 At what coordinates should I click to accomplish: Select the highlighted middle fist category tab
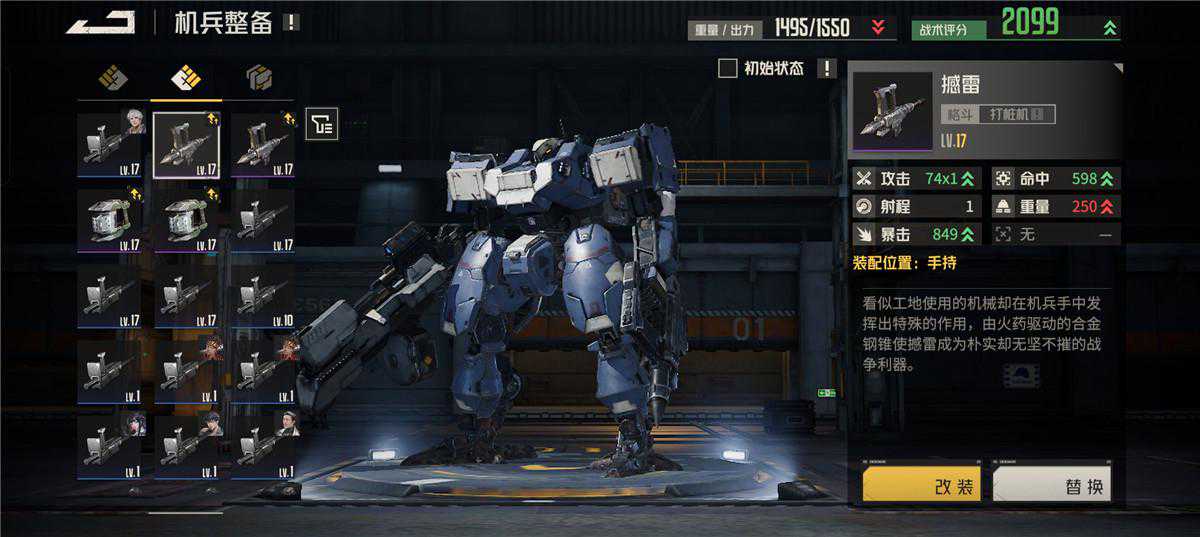186,77
